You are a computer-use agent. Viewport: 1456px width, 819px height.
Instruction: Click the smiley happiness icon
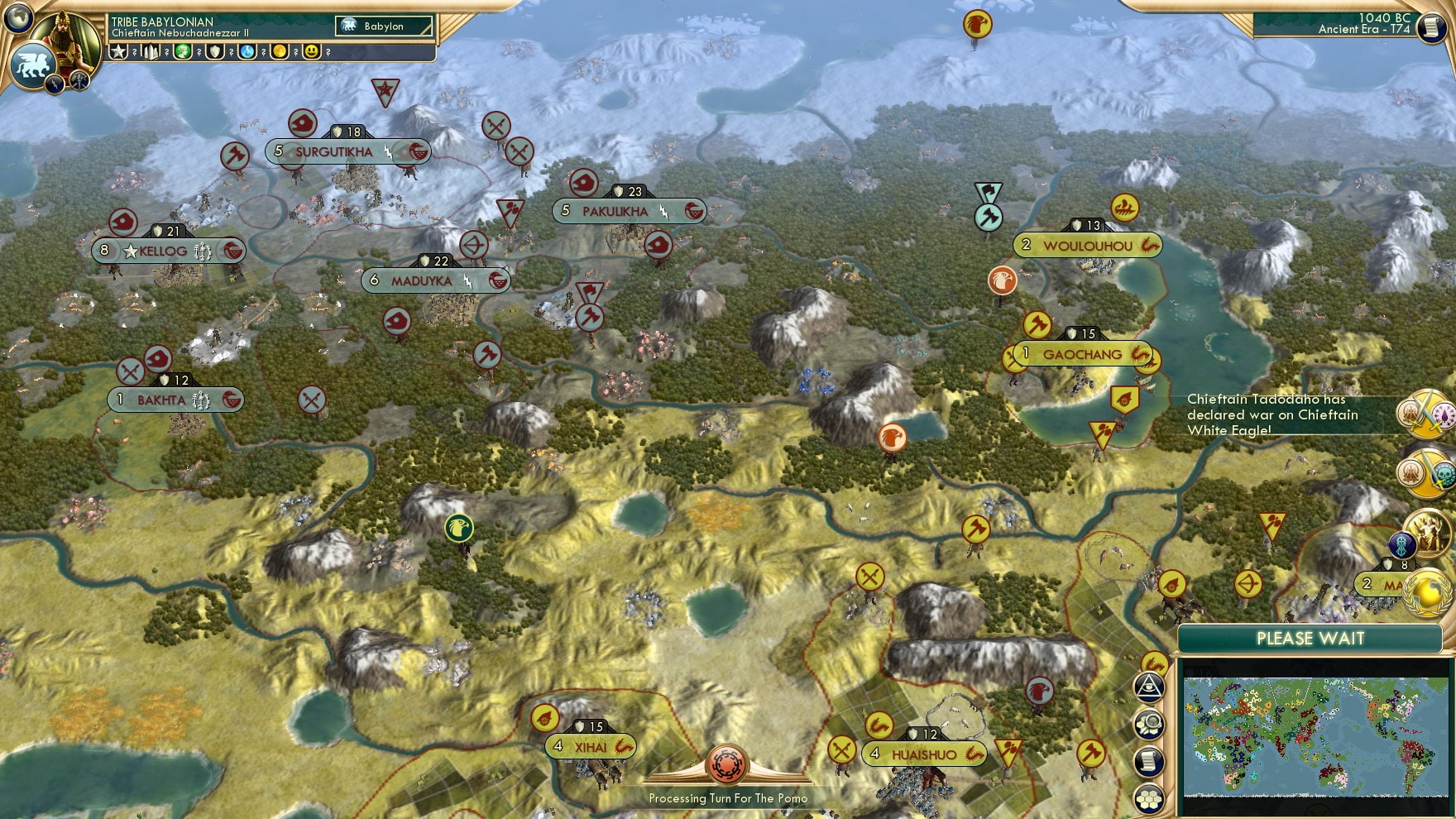[x=311, y=53]
